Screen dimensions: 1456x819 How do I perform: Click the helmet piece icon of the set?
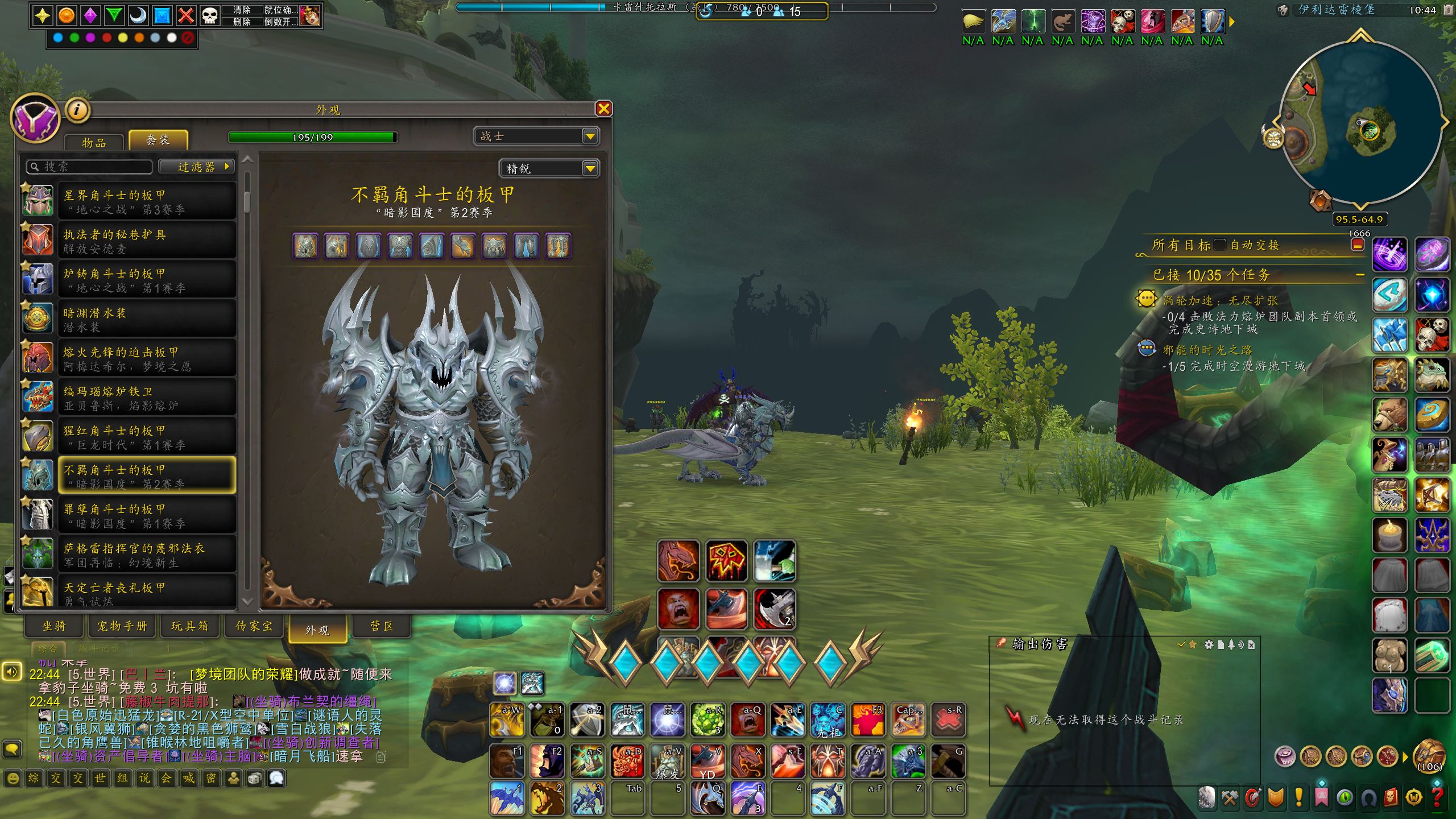click(305, 246)
